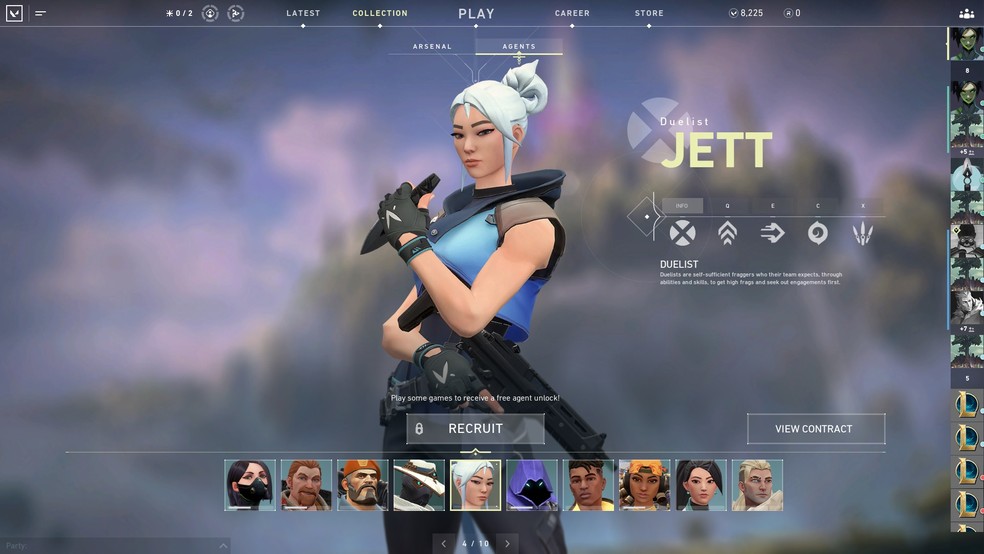Select the purple-hooded Omen portrait

coord(532,485)
